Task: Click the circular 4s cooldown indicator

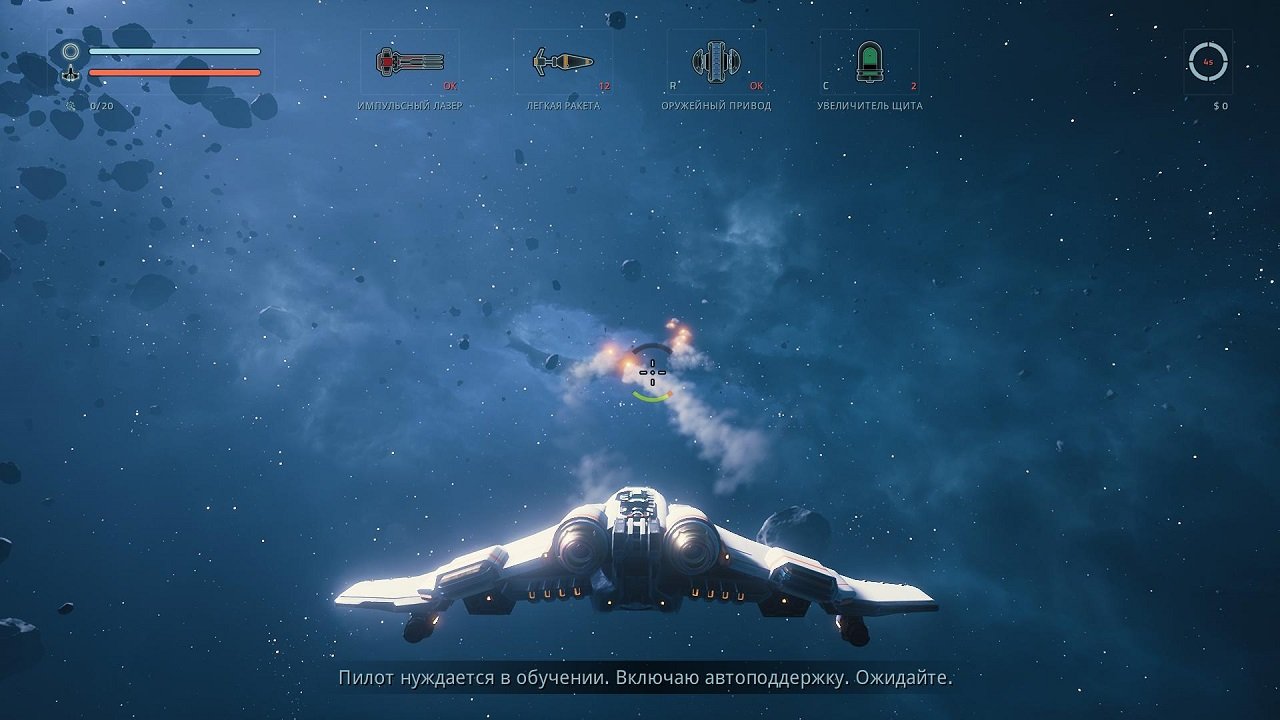Action: pos(1208,60)
